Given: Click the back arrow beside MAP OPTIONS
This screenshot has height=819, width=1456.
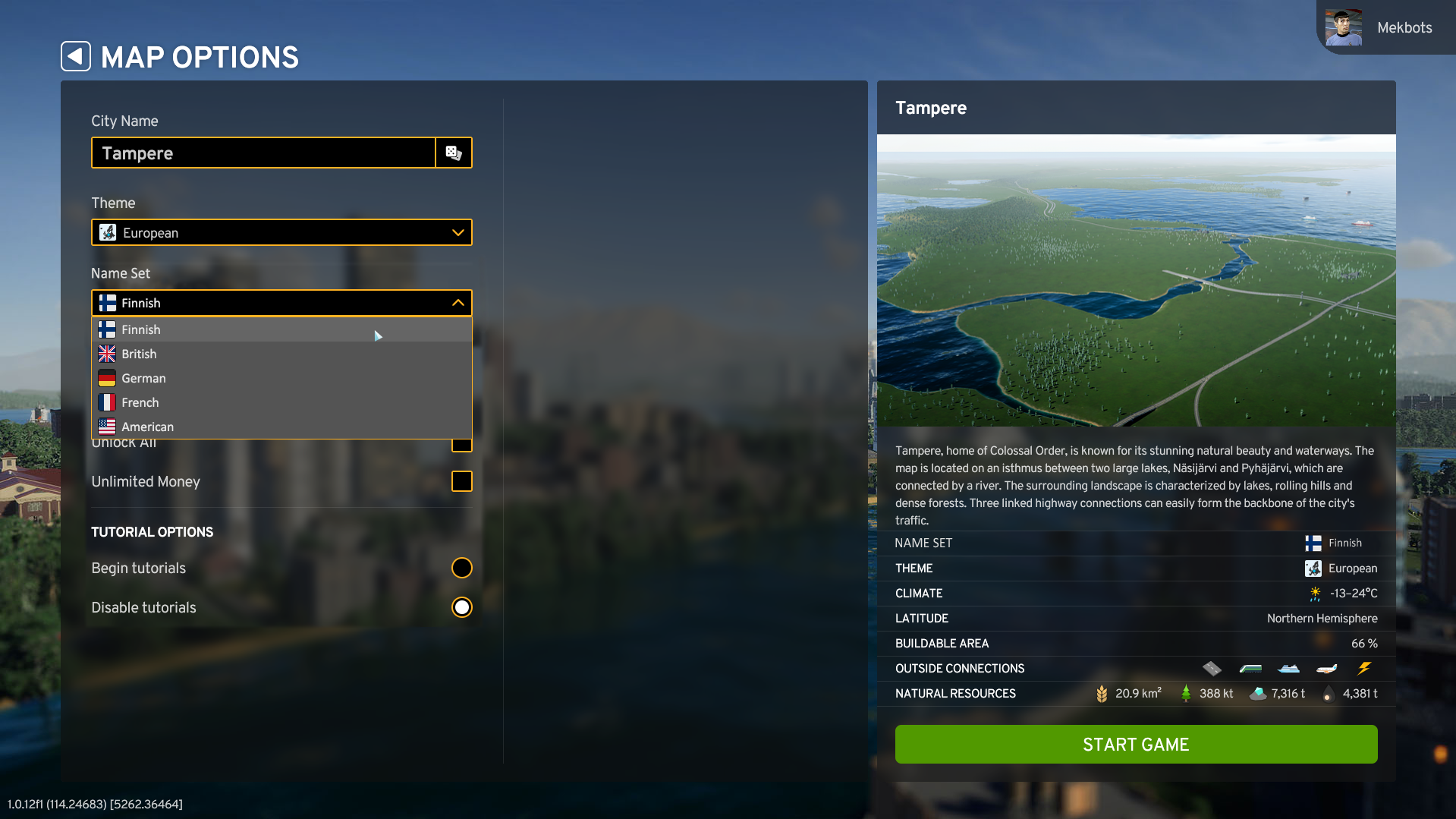Looking at the screenshot, I should (x=75, y=56).
